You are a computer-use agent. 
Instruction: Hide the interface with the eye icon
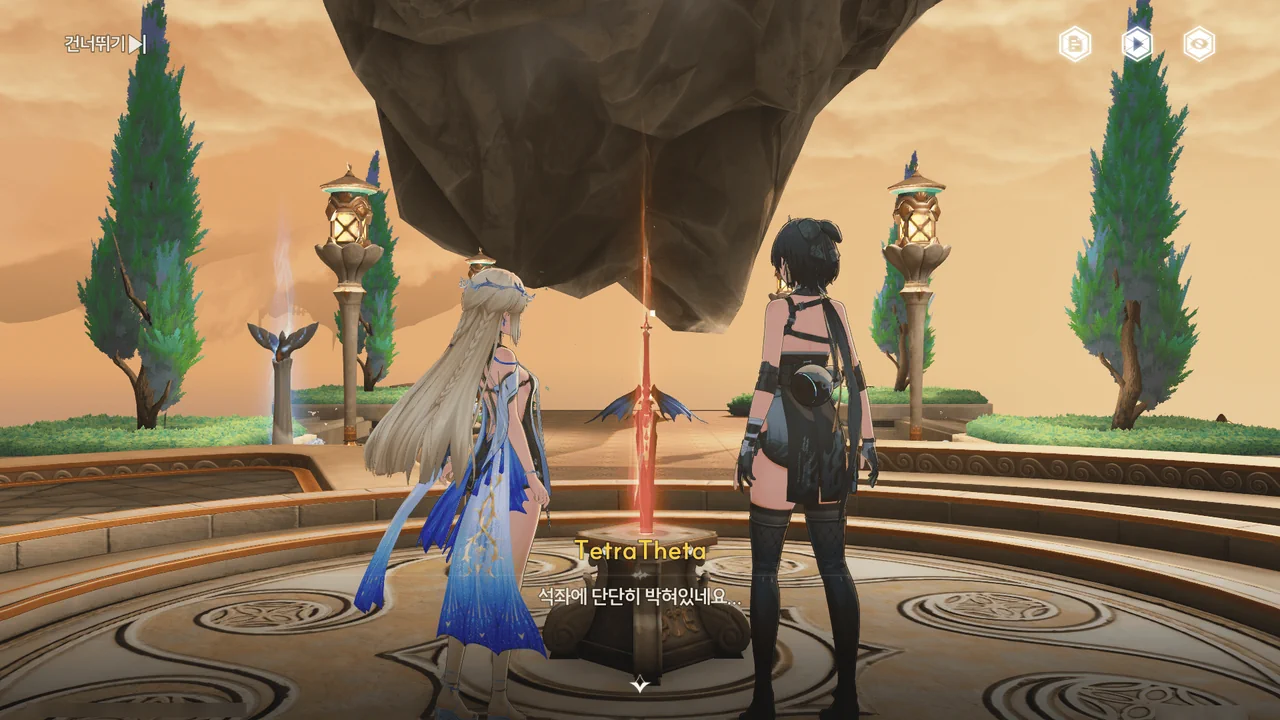(1199, 44)
